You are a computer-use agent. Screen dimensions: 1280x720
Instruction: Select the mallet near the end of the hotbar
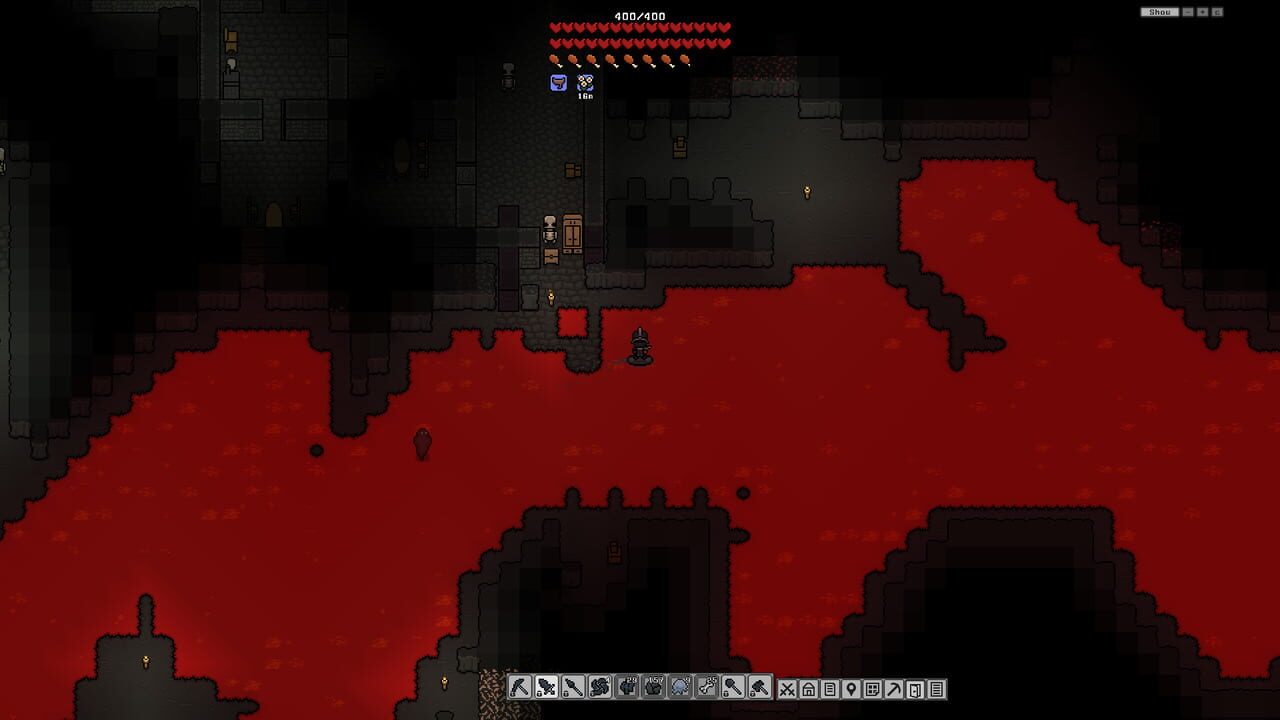(x=733, y=690)
